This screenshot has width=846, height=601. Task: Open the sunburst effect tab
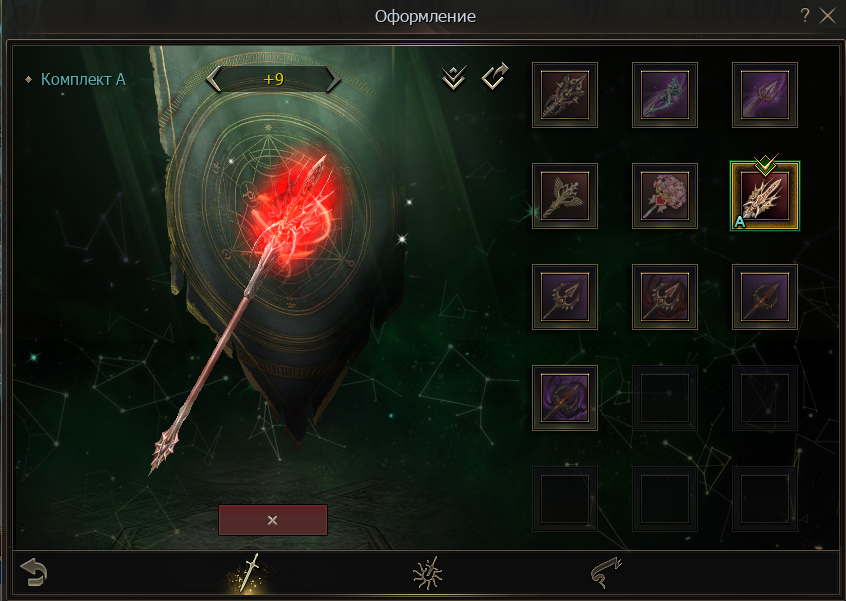point(428,573)
